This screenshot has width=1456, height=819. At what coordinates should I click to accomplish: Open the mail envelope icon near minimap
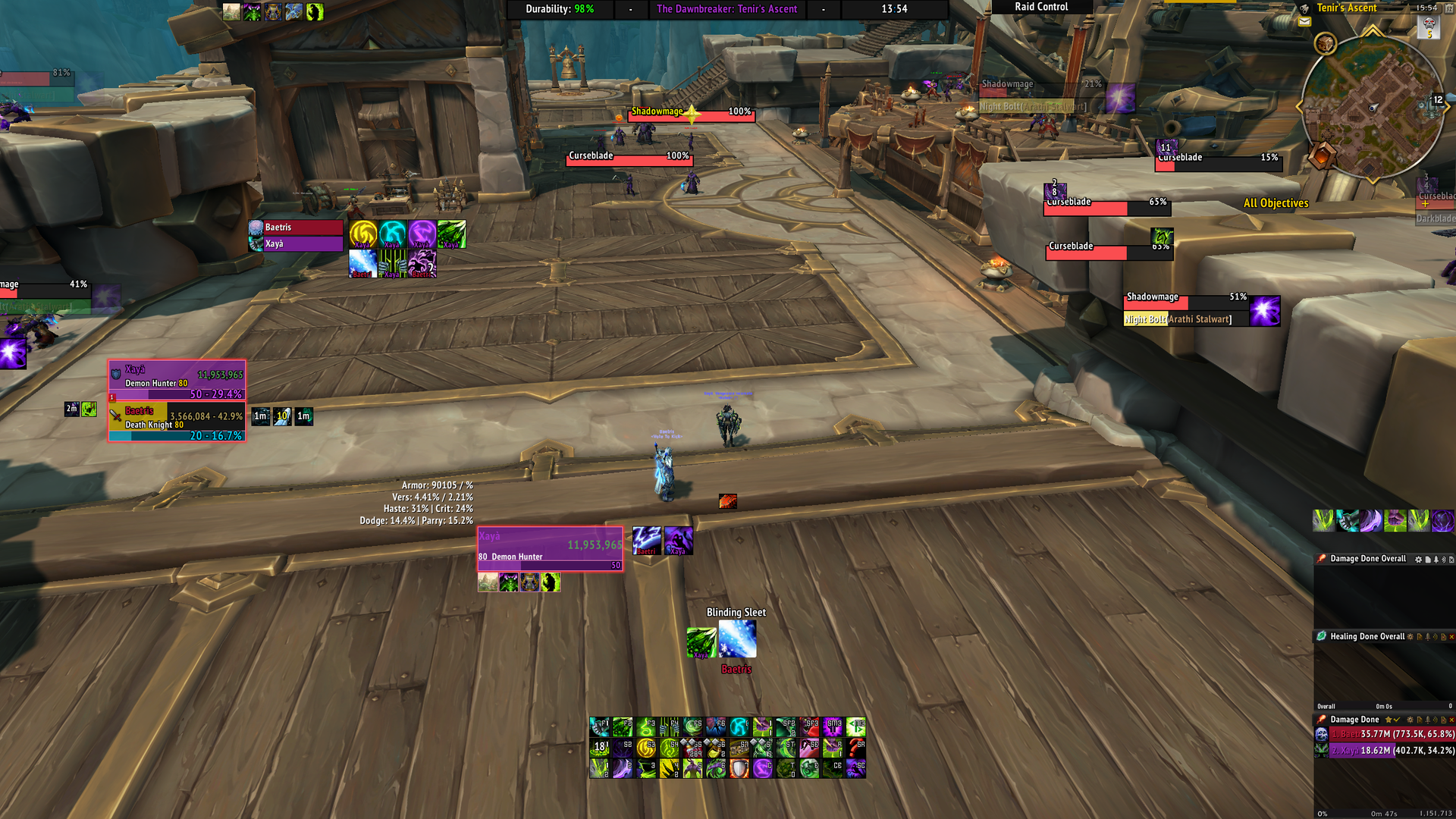(1304, 22)
